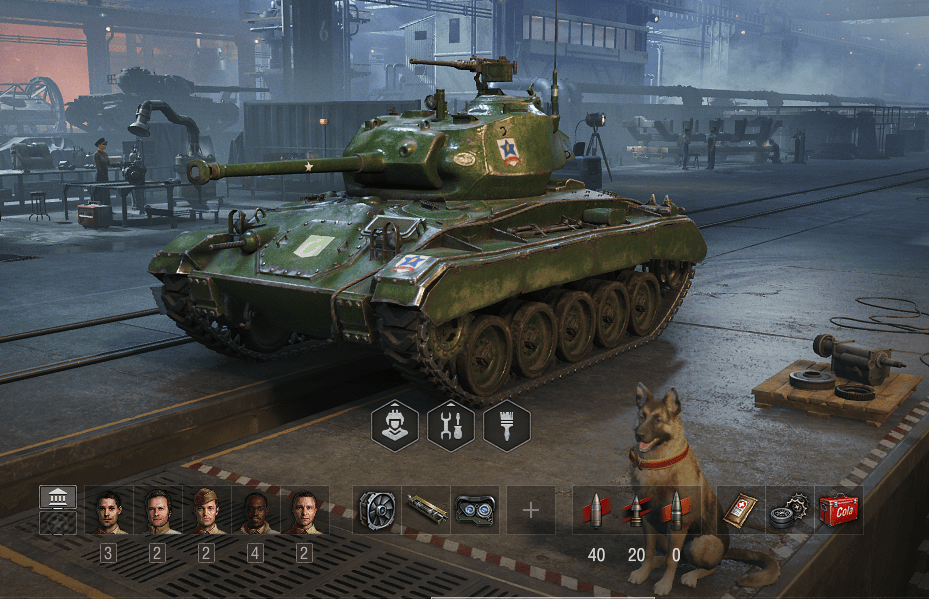The width and height of the screenshot is (929, 599).
Task: Choose the first aid kit consumable
Action: [x=740, y=510]
